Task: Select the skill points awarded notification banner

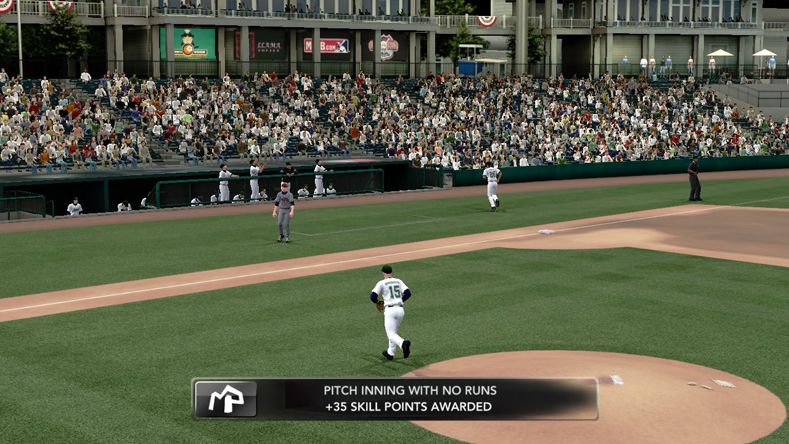Action: (409, 398)
